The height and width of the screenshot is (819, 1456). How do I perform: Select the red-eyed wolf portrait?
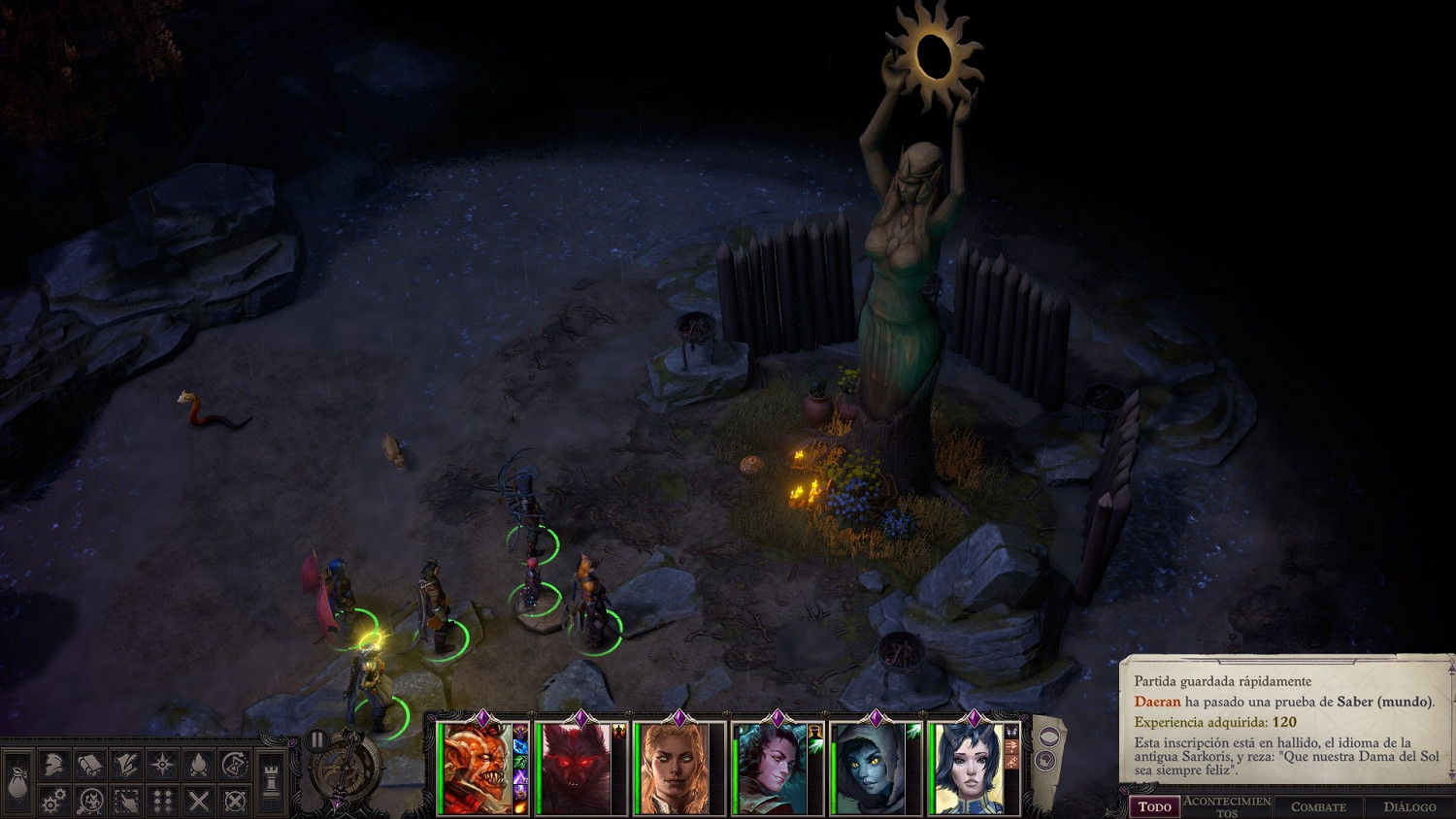[575, 769]
